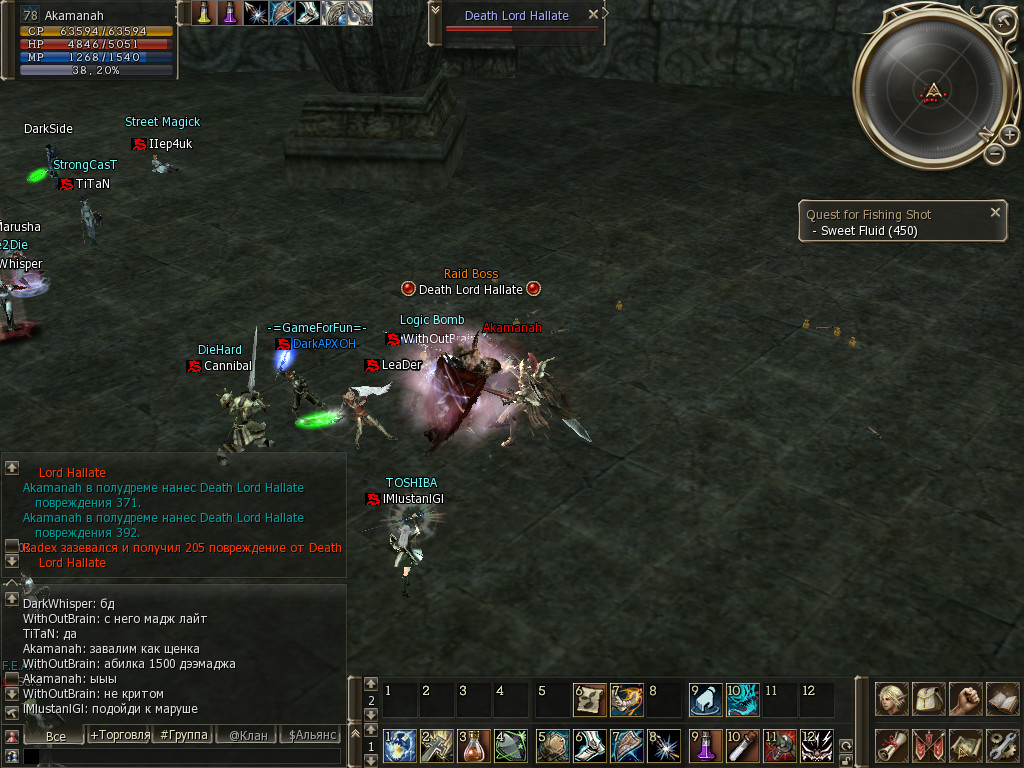Show the $Альянс chat tab
This screenshot has height=768, width=1024.
pos(311,735)
